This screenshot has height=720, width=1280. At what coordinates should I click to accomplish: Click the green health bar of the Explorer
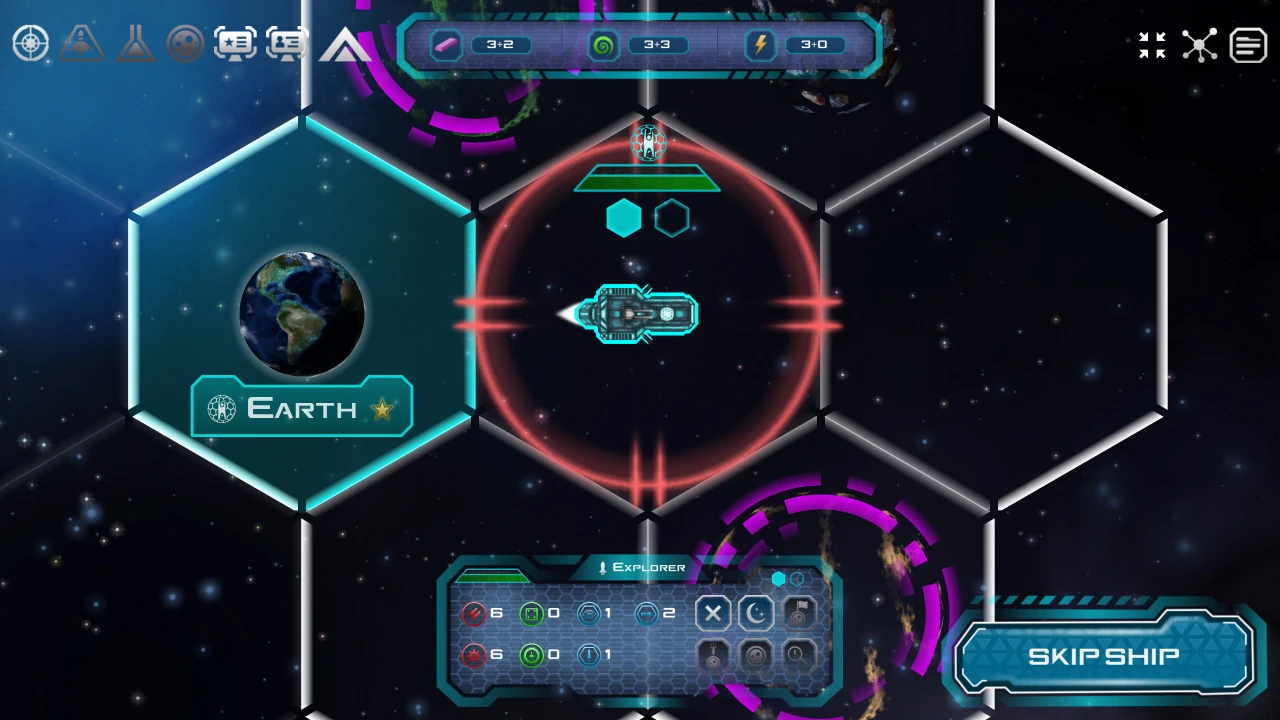493,577
